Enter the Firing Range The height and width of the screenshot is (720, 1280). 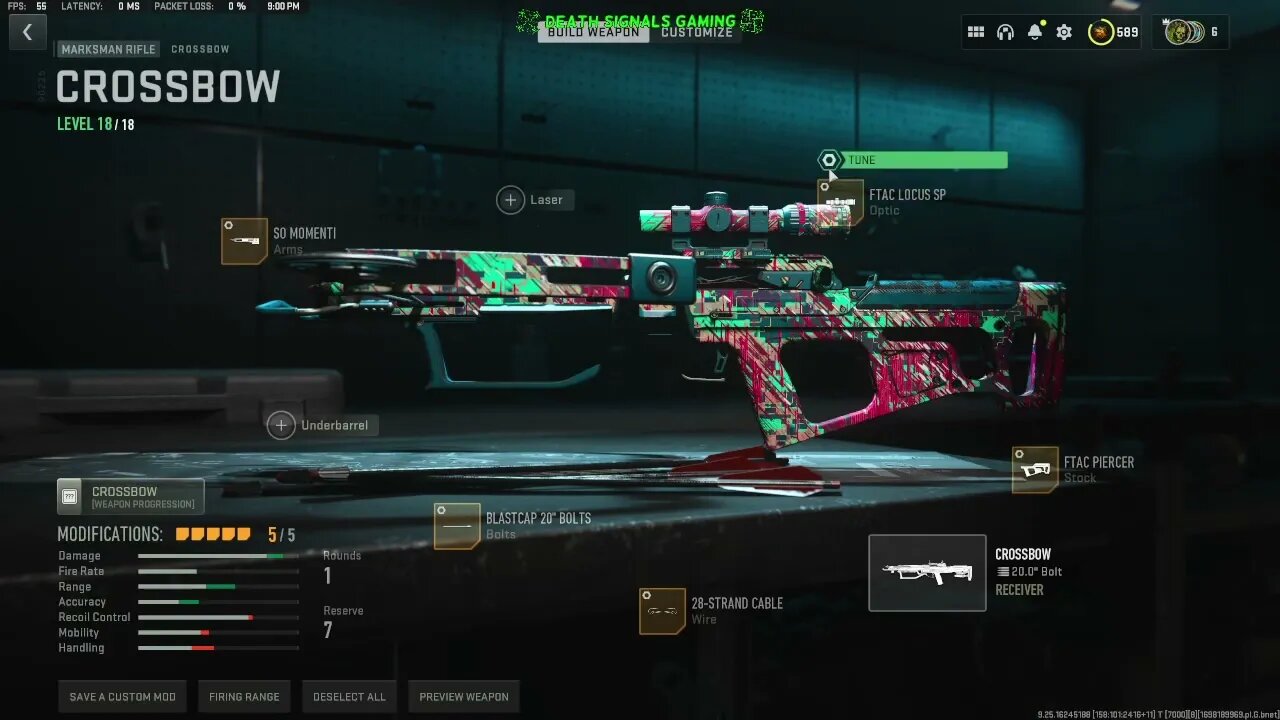[x=244, y=697]
